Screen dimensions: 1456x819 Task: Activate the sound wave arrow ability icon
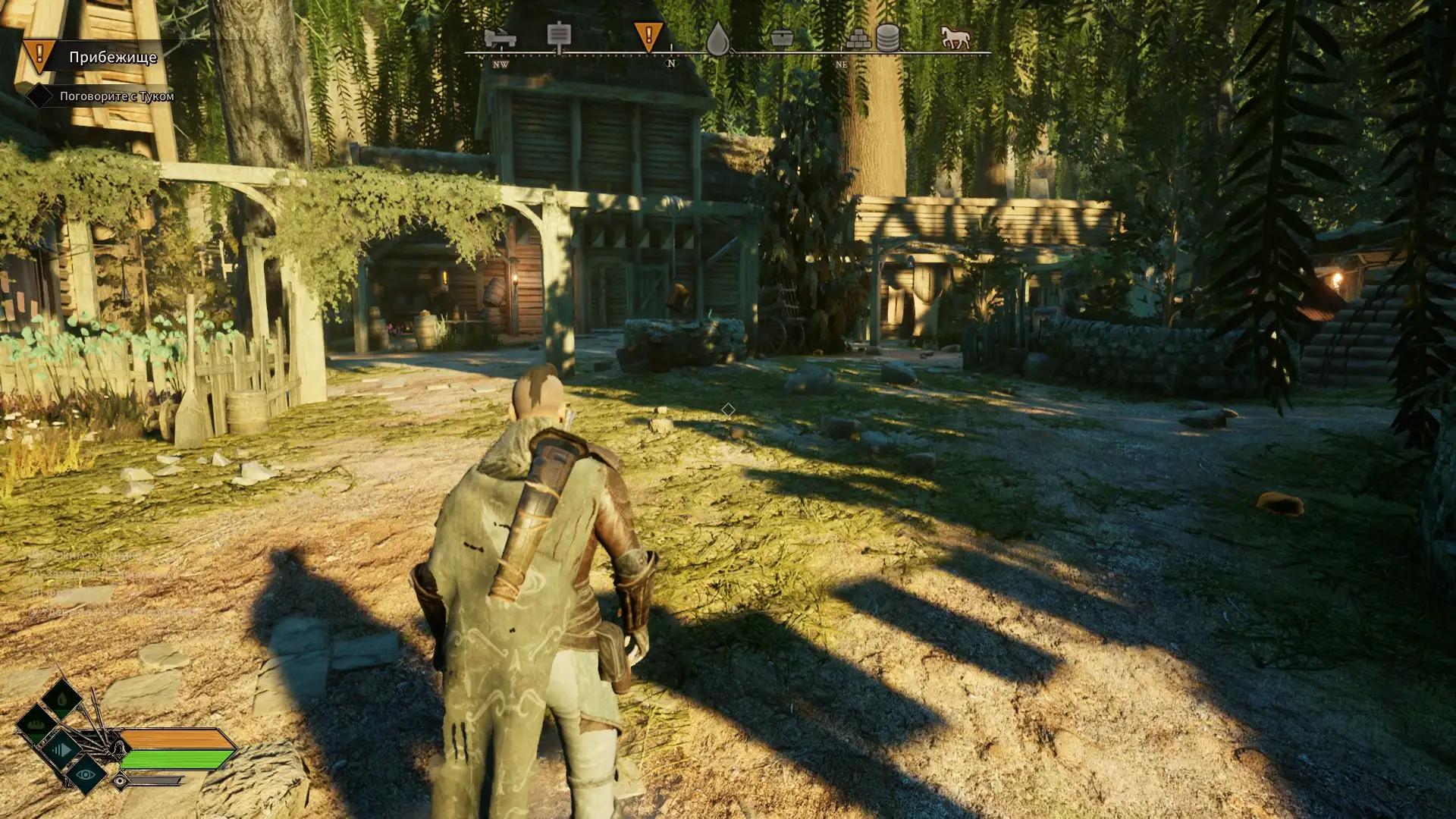pos(62,750)
